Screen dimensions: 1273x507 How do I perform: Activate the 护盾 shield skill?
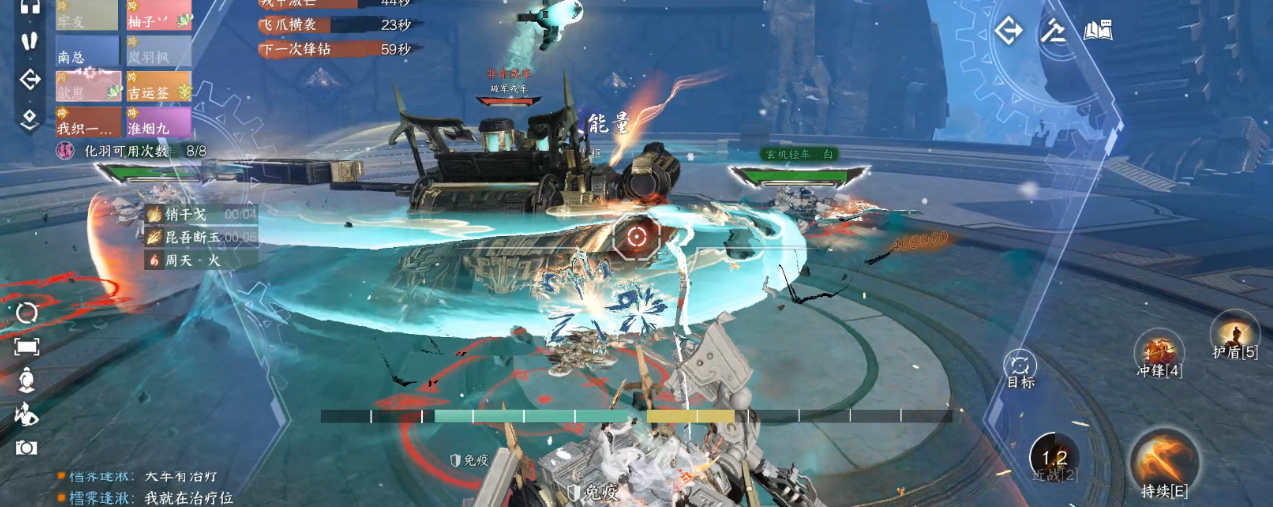(1235, 335)
